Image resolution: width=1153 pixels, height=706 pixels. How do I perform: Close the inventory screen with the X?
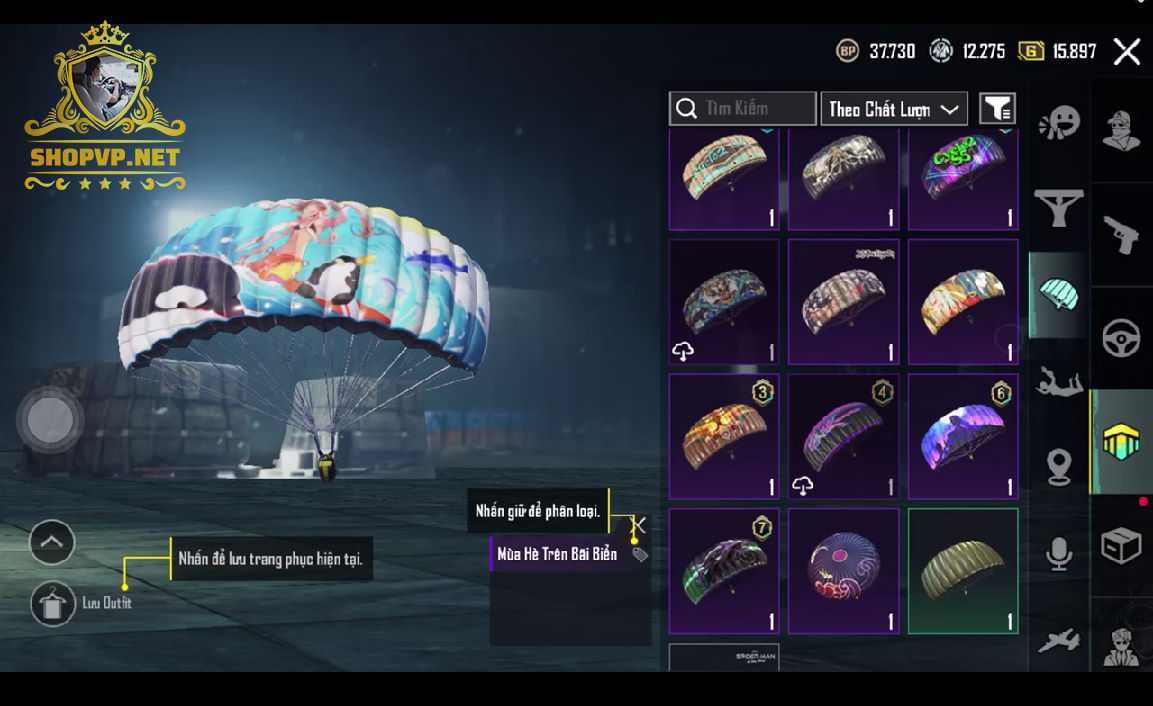point(1127,52)
